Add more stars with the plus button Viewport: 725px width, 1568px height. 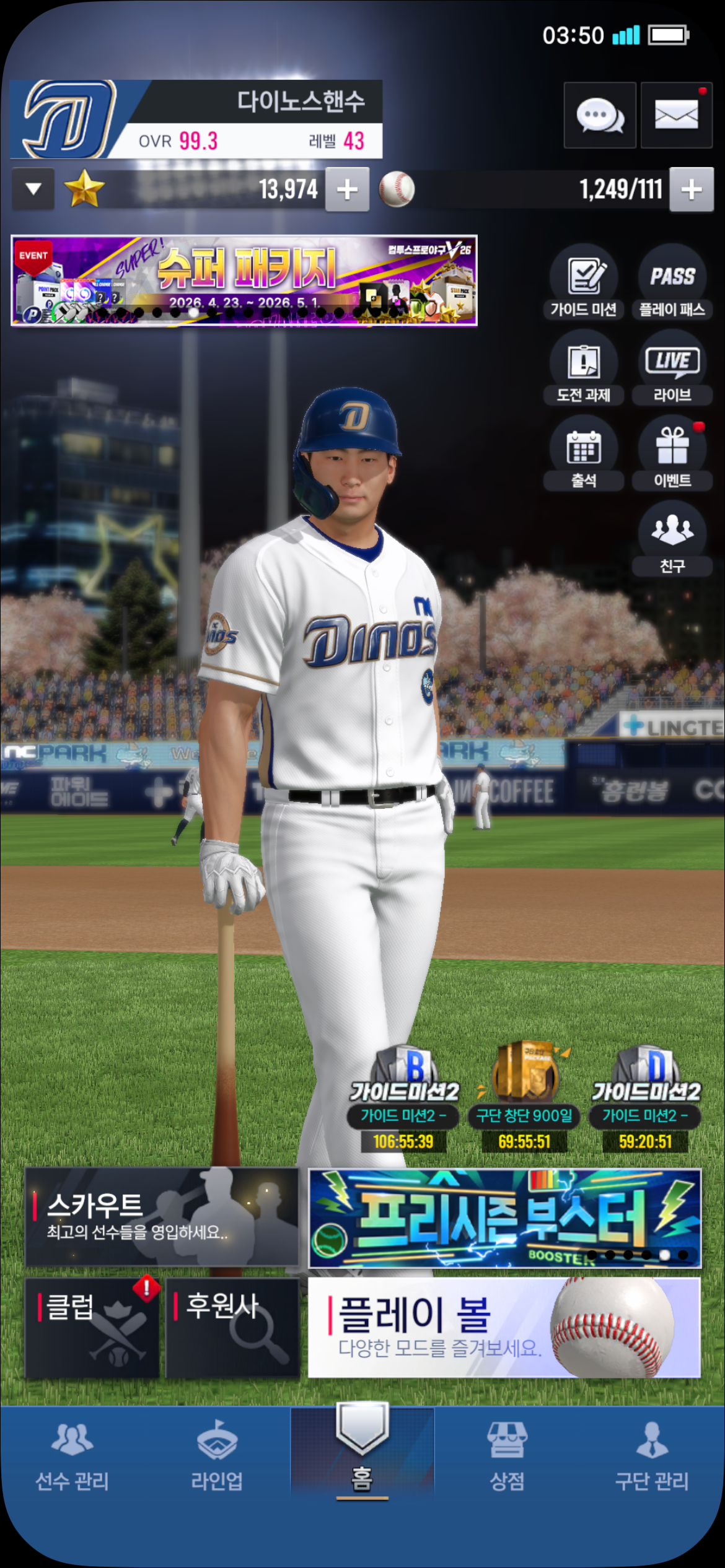click(x=348, y=189)
